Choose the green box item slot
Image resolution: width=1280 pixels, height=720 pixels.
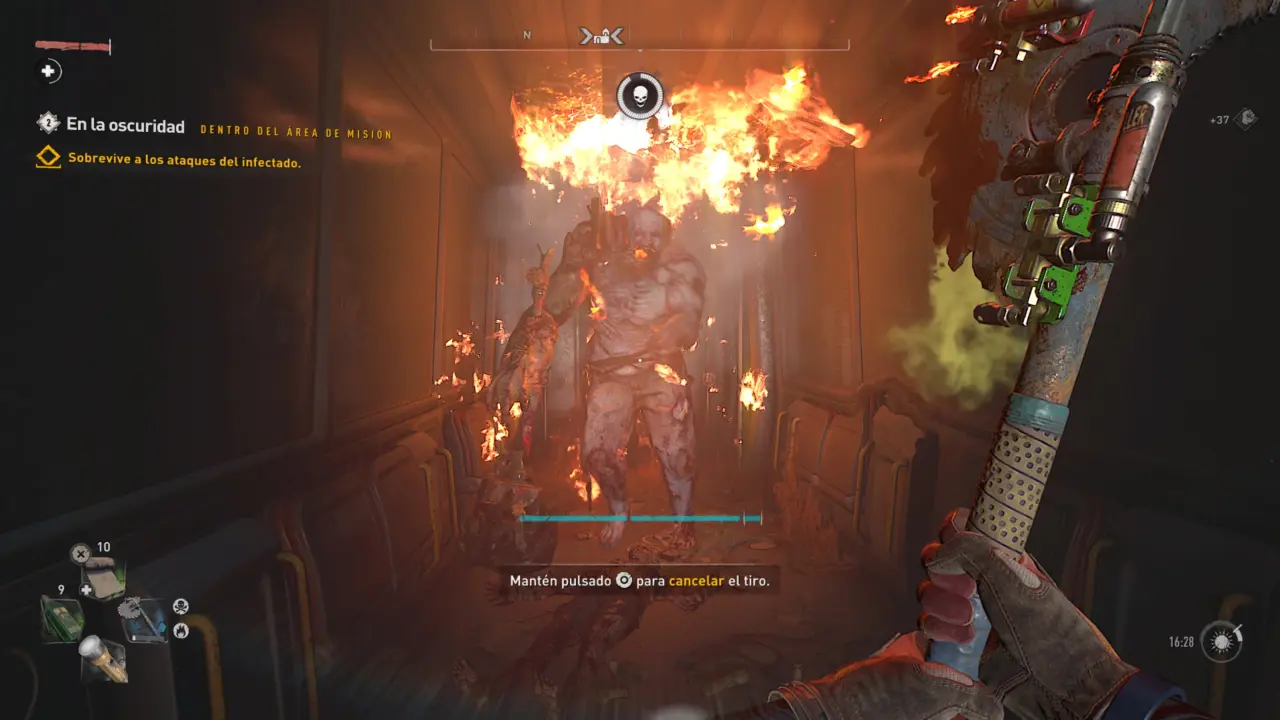tap(61, 618)
